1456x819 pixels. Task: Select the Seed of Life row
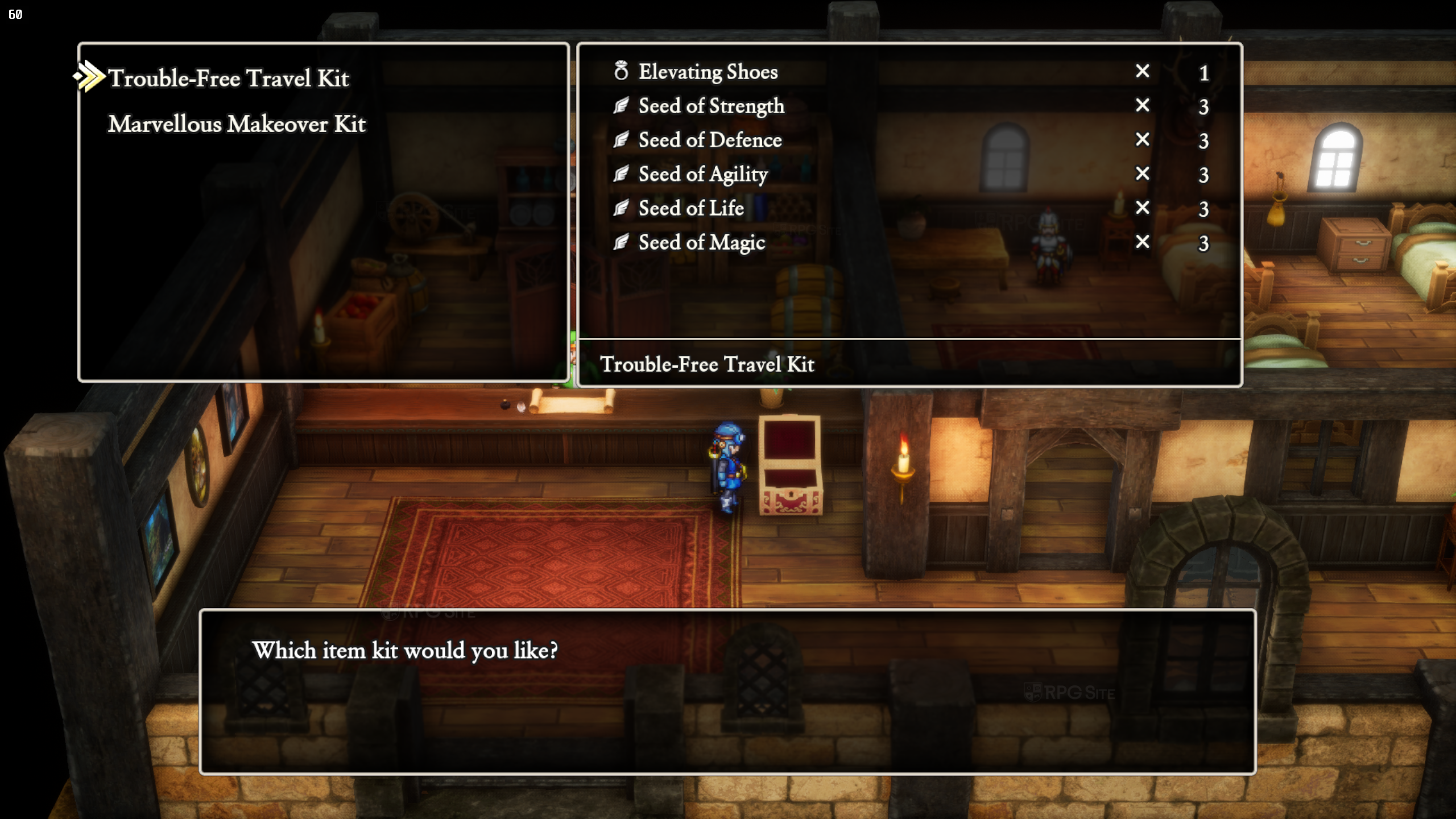[691, 209]
